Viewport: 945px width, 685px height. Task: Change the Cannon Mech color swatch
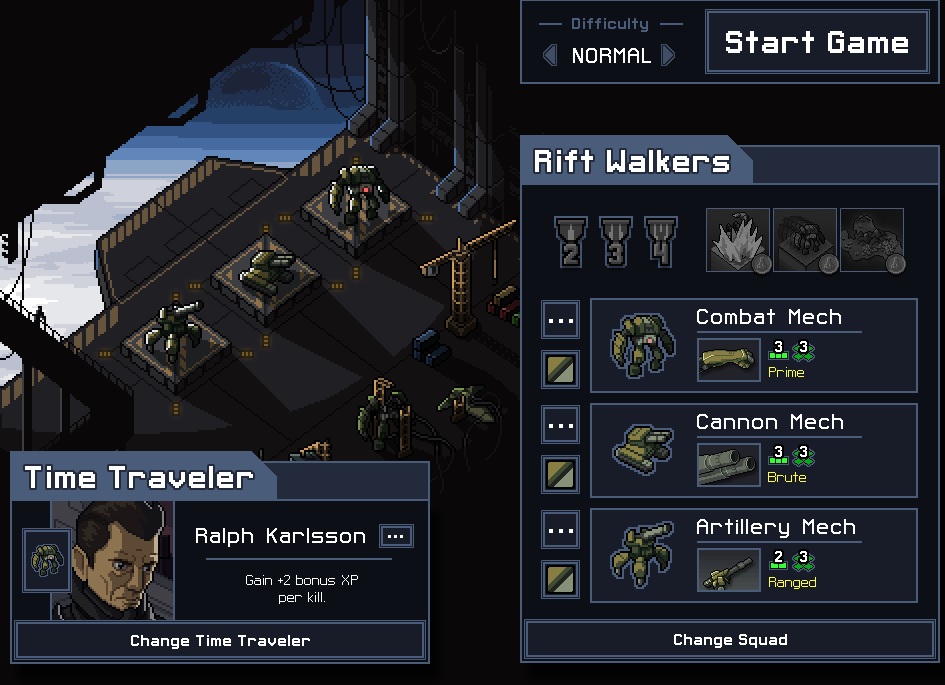click(x=561, y=474)
